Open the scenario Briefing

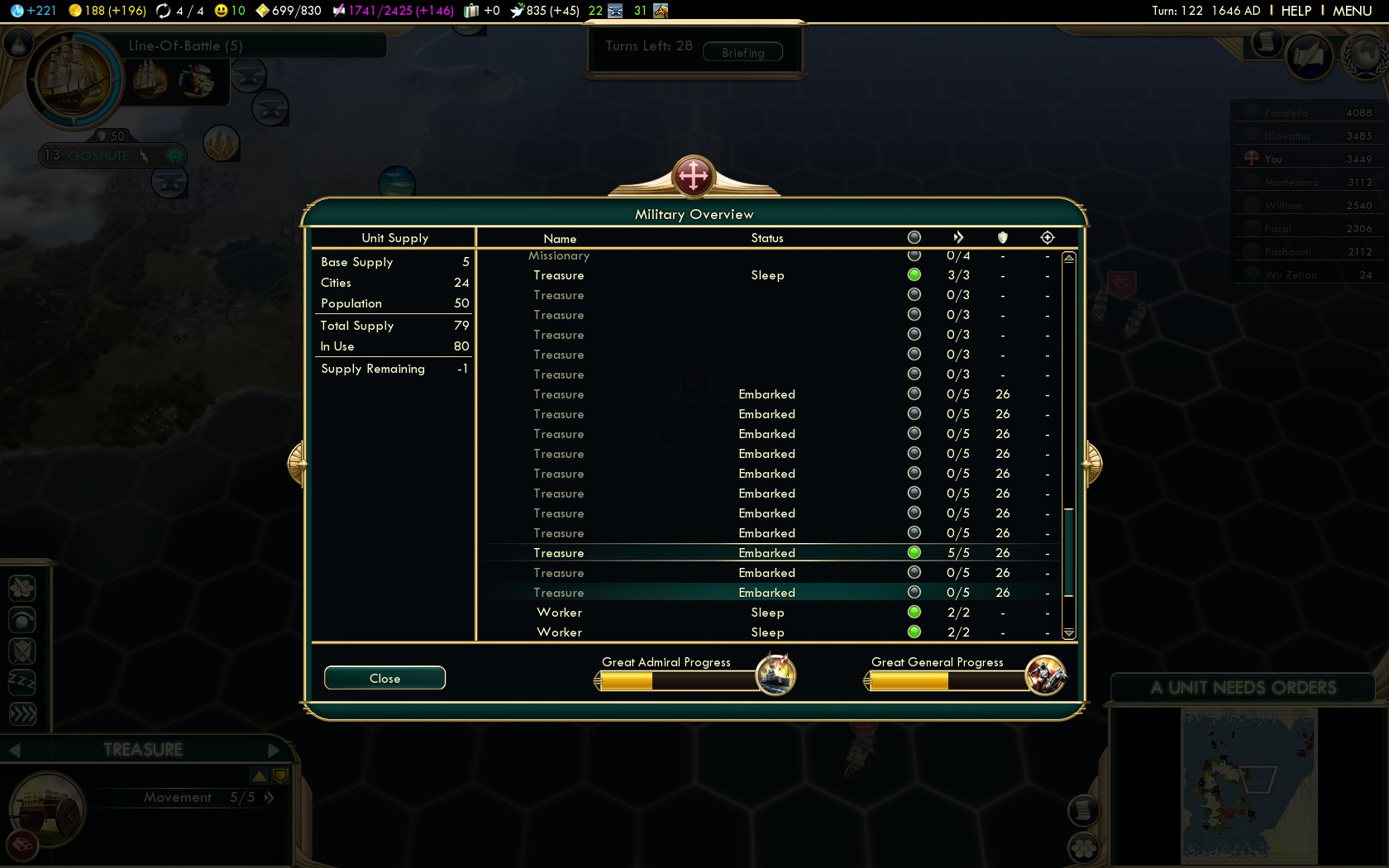[x=742, y=52]
